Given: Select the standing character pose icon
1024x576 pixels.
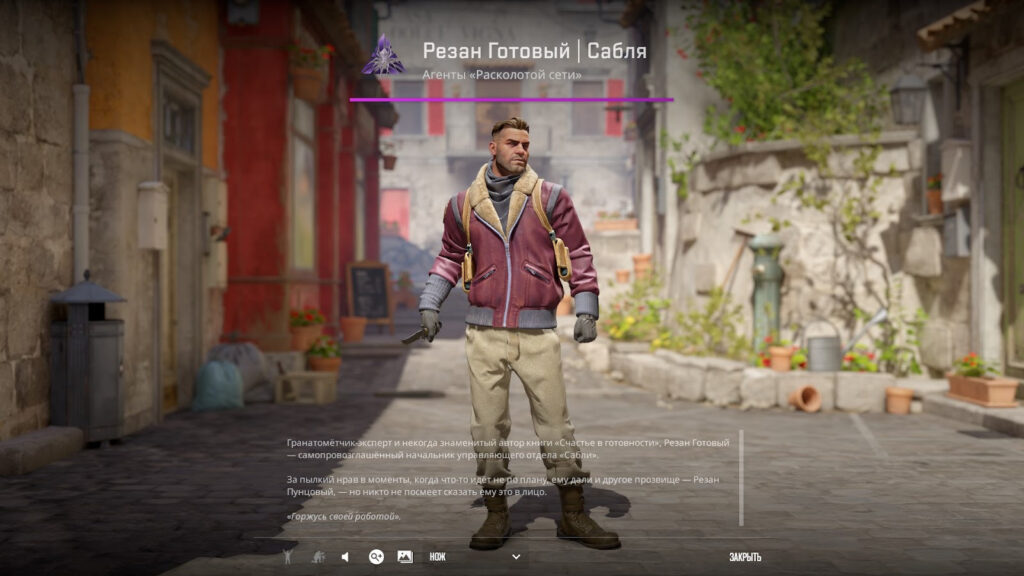Looking at the screenshot, I should point(288,557).
